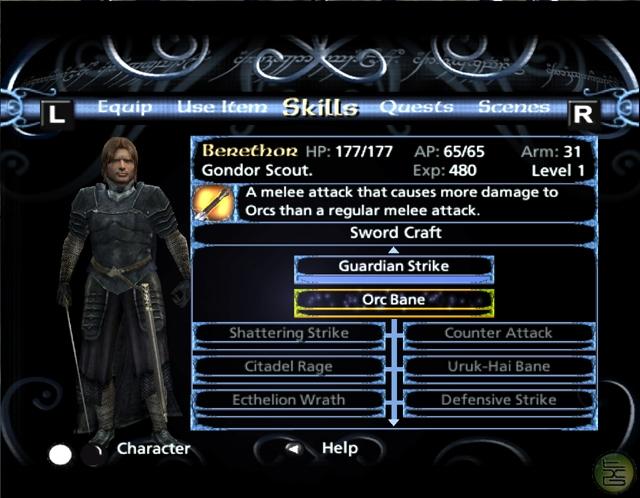Select the Orc Bane skill
The height and width of the screenshot is (498, 640).
394,300
